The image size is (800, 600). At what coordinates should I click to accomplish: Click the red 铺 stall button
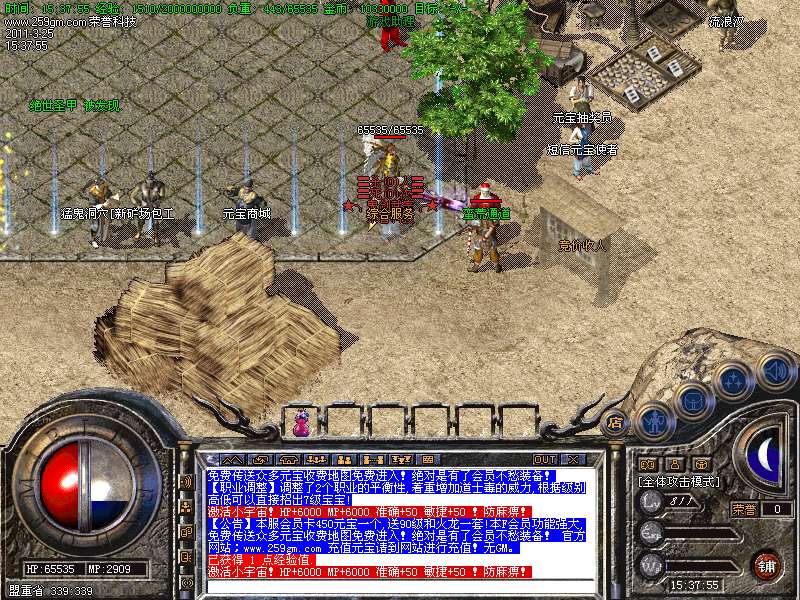point(766,564)
